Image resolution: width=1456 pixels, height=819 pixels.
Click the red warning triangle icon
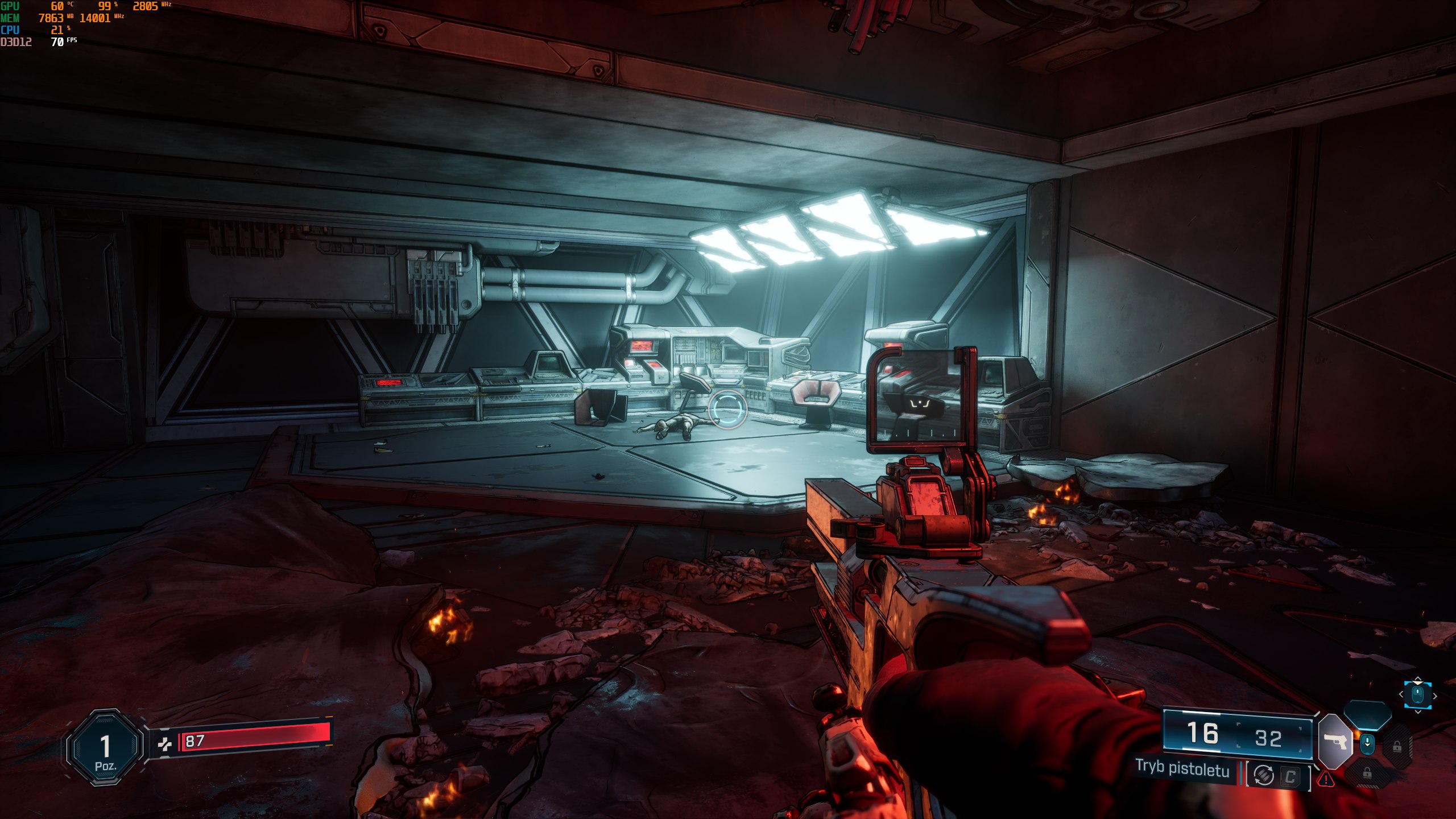click(x=1326, y=779)
